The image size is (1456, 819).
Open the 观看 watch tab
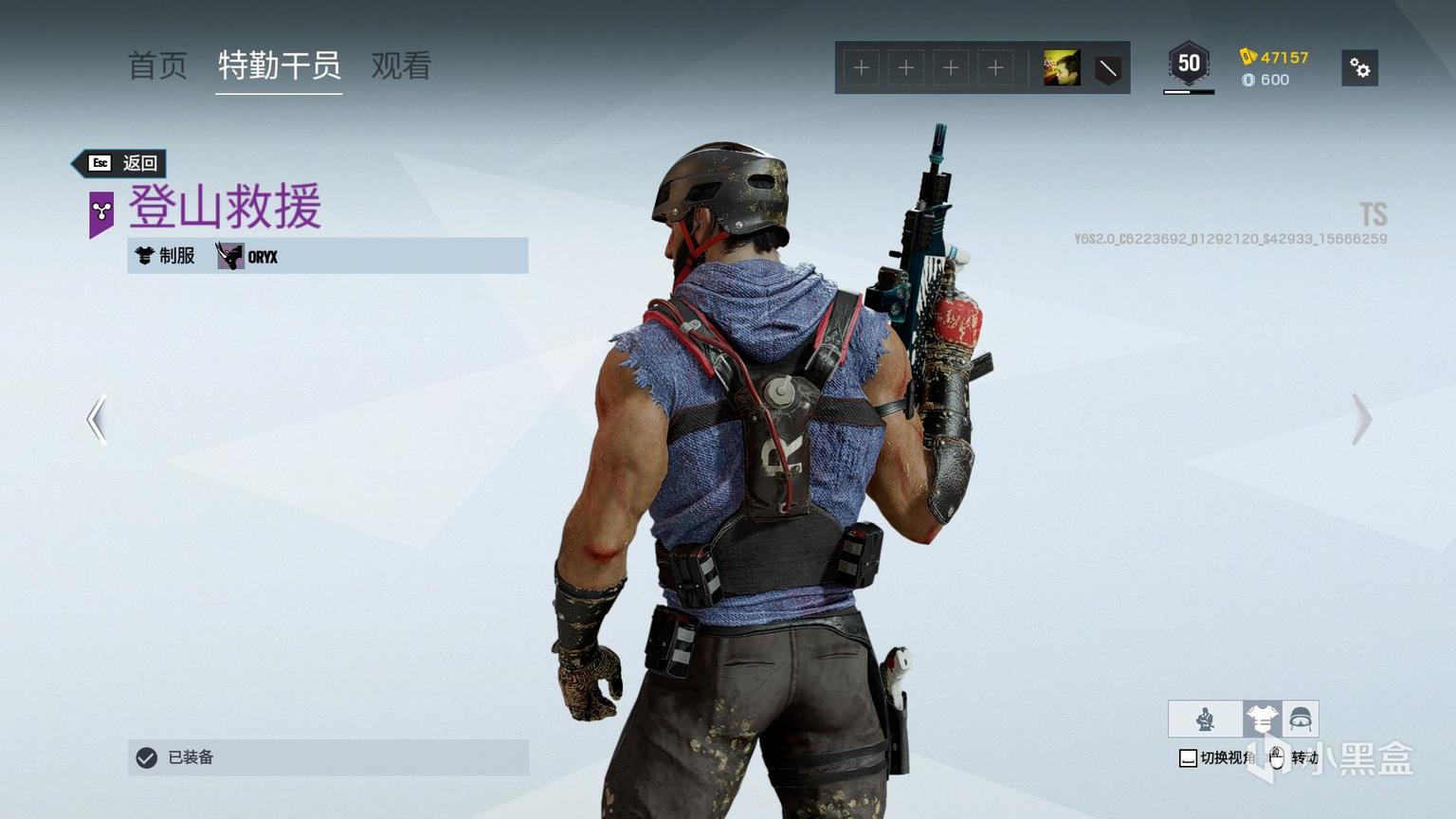[x=401, y=66]
